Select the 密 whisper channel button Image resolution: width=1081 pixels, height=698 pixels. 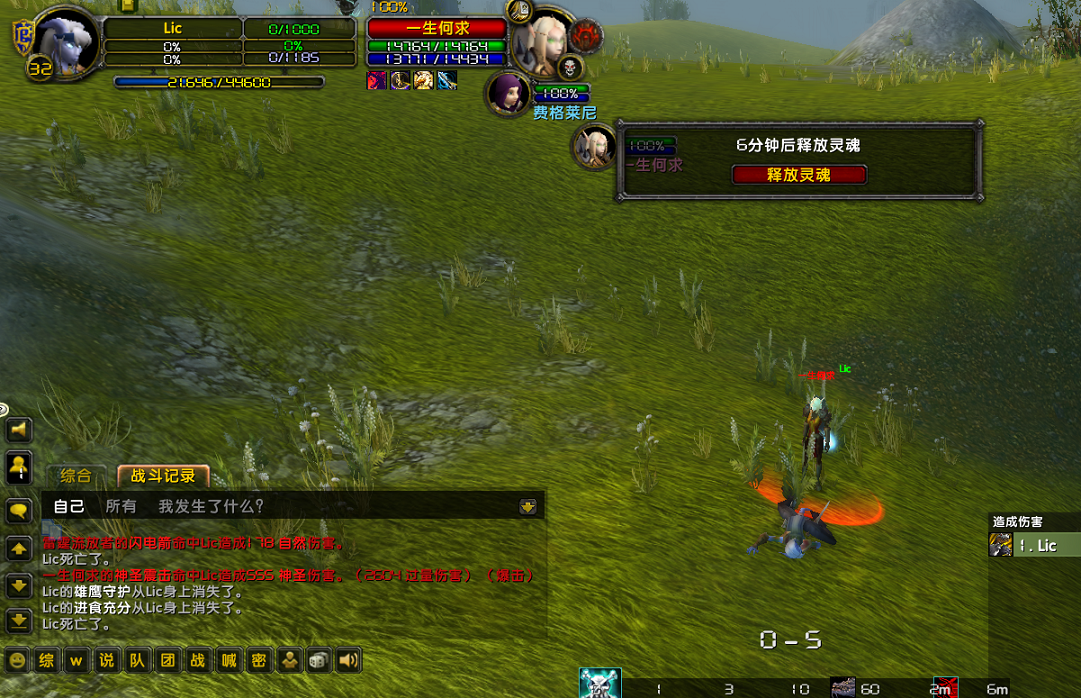[x=259, y=660]
